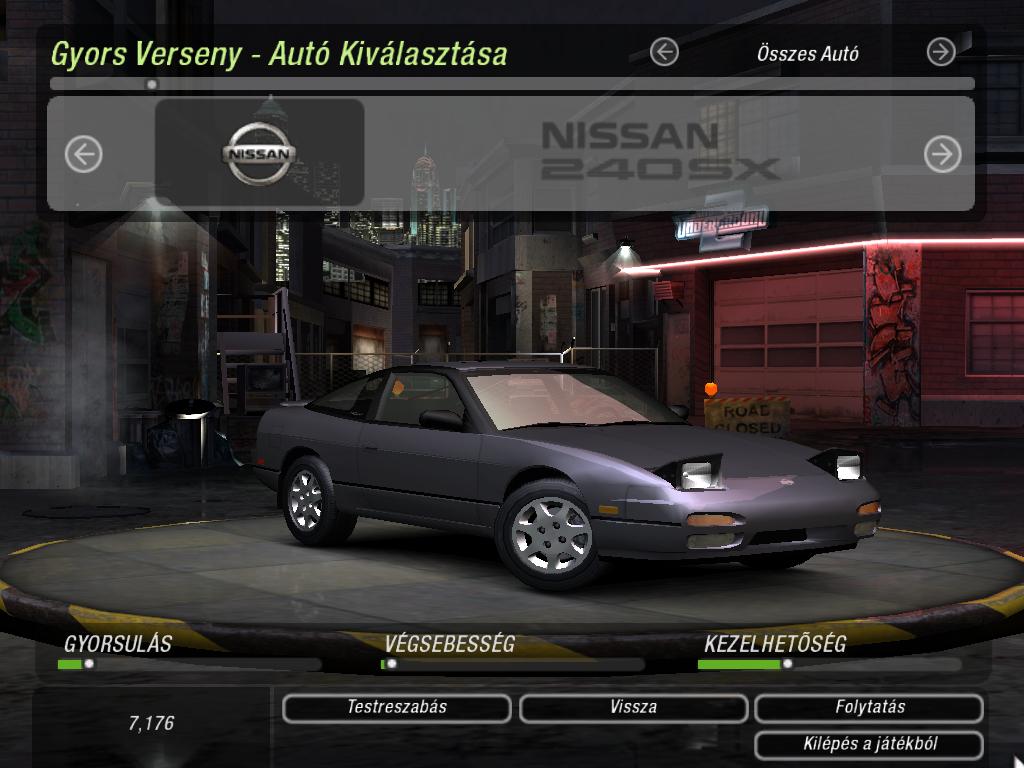This screenshot has height=768, width=1024.
Task: Select the Nissan logo car tile
Action: (260, 153)
